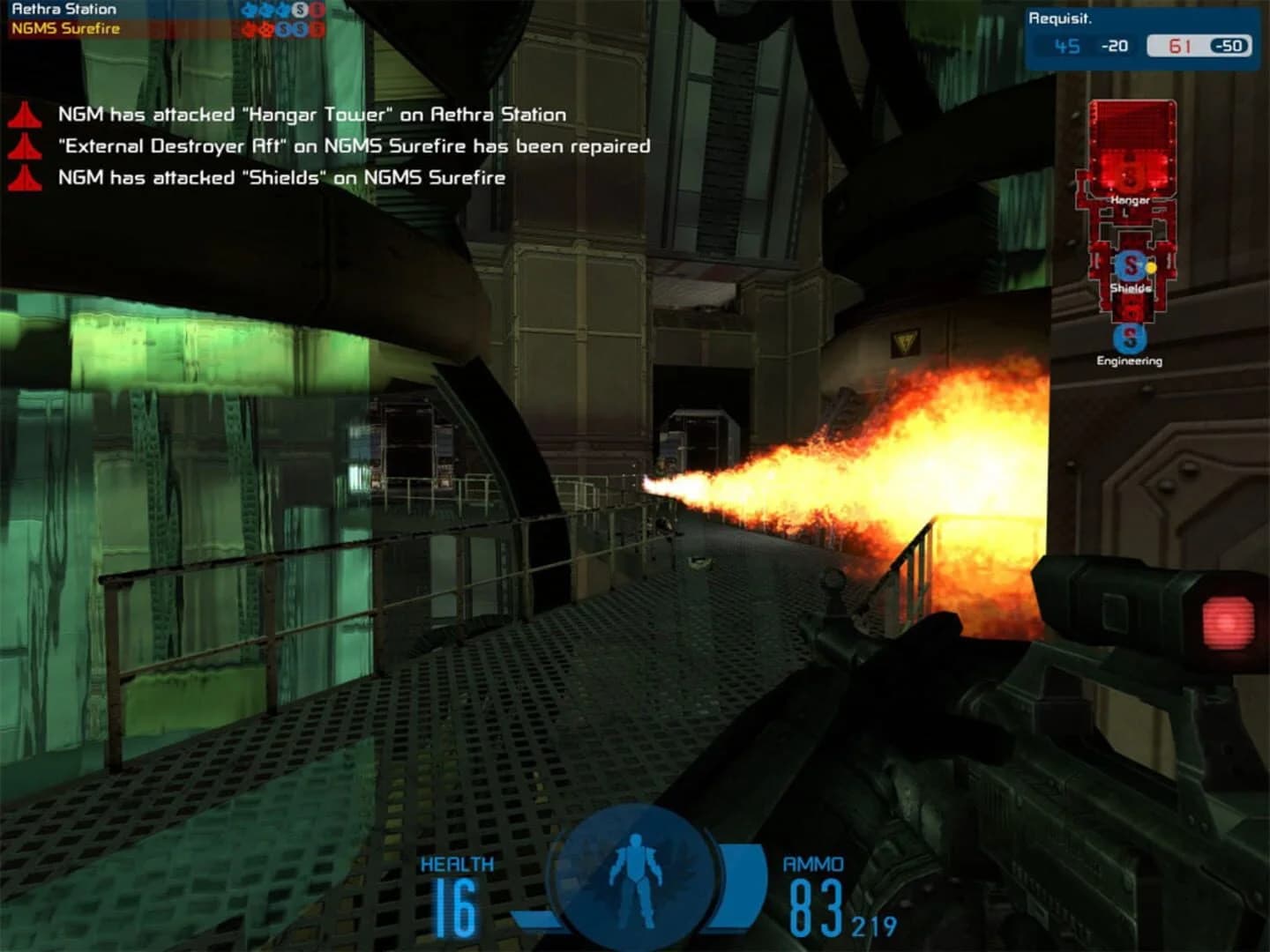Toggle the blue S subsystem badge on Aethra Station row
Screen dimensions: 1270x952
299,11
